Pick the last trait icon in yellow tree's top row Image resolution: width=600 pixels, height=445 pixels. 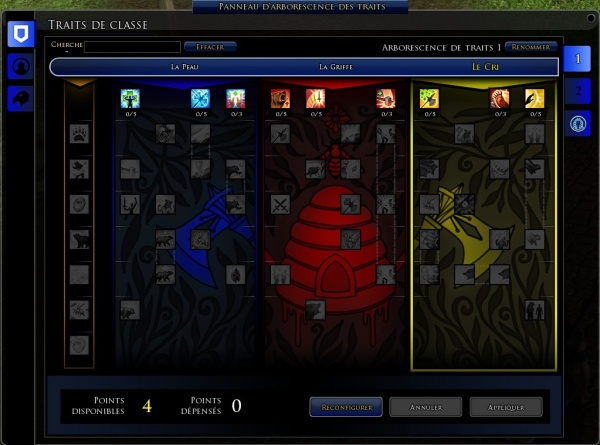[x=535, y=98]
